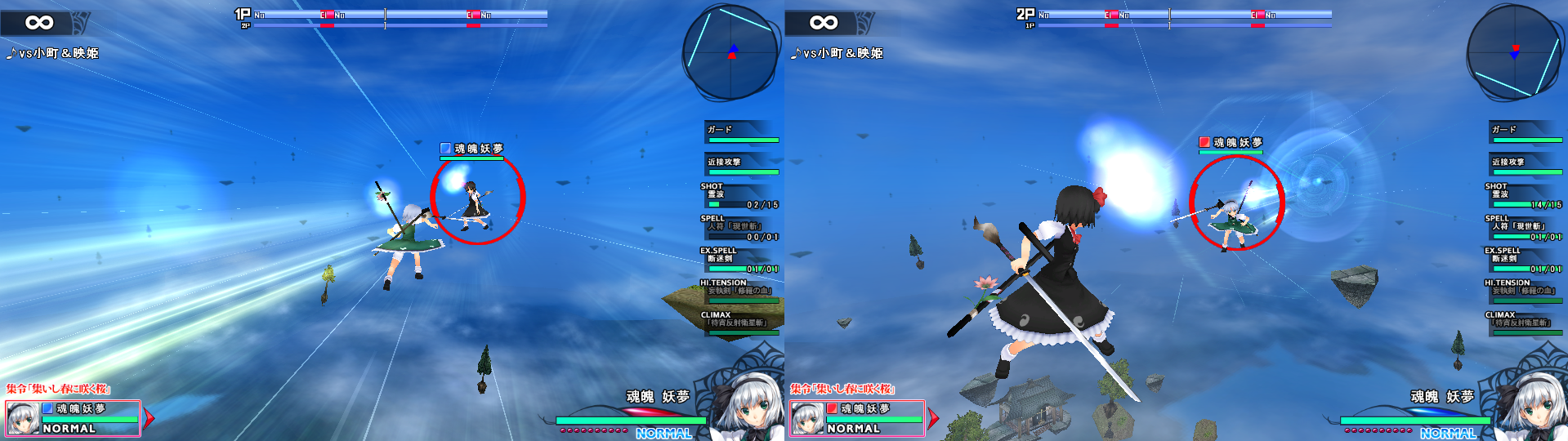Activate 1P's EX.SPELL 断迷剣 entry

click(x=739, y=260)
